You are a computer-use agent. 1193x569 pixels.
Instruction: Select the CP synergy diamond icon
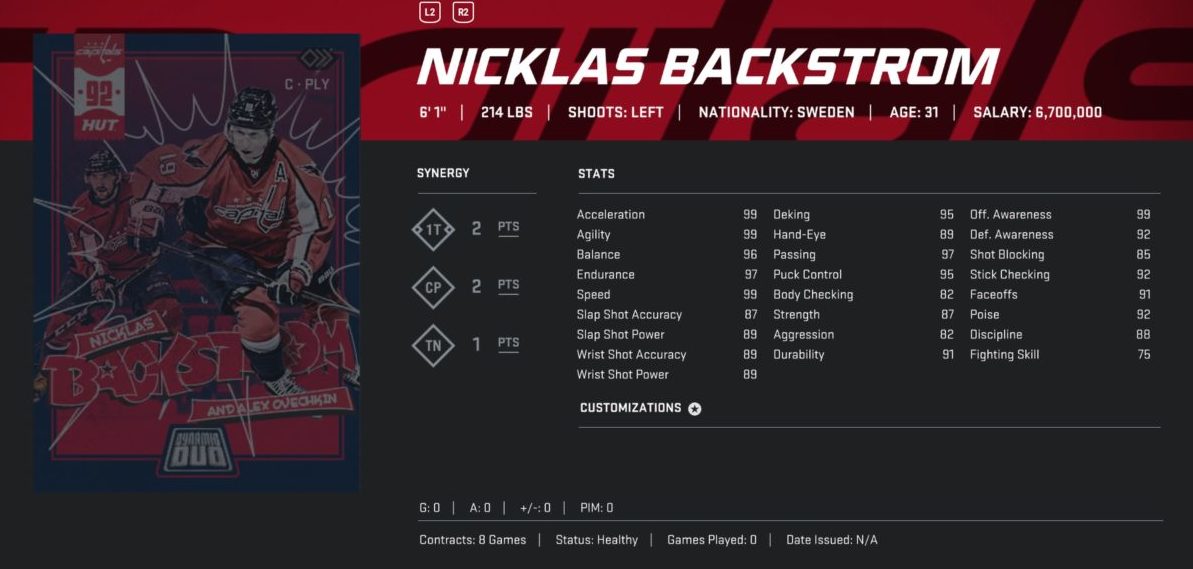point(433,287)
